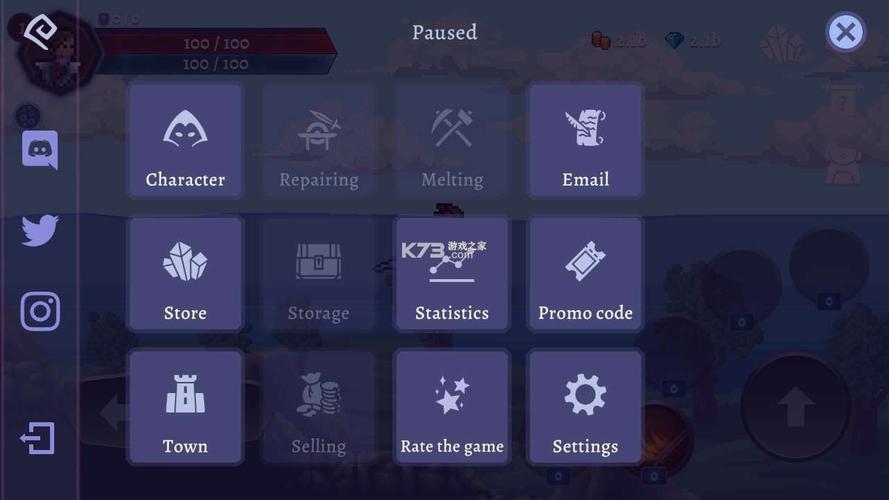Open the Discord link
Image resolution: width=889 pixels, height=500 pixels.
coord(40,150)
